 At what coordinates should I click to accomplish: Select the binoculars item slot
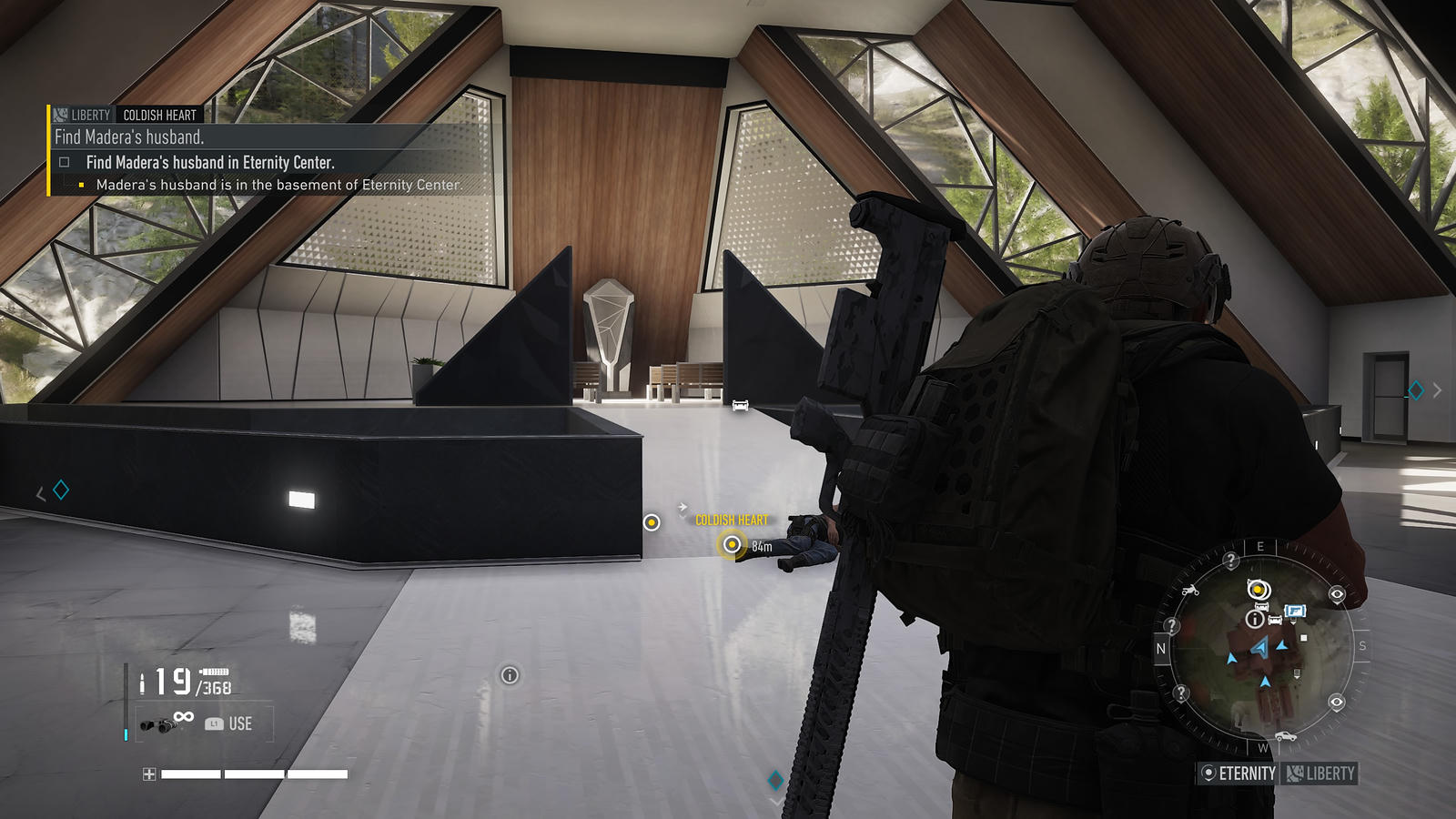157,724
